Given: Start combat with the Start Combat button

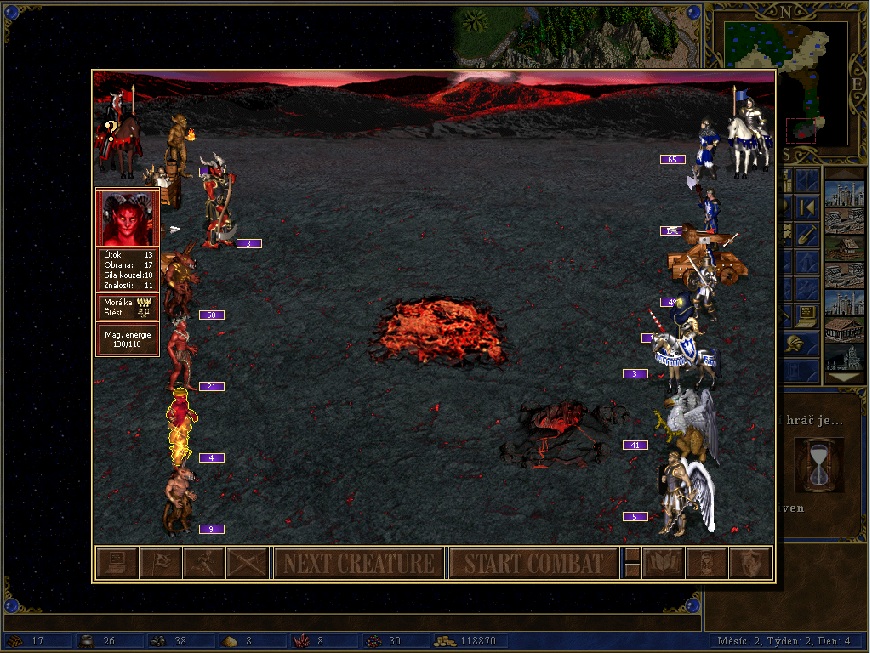Looking at the screenshot, I should click(x=533, y=563).
